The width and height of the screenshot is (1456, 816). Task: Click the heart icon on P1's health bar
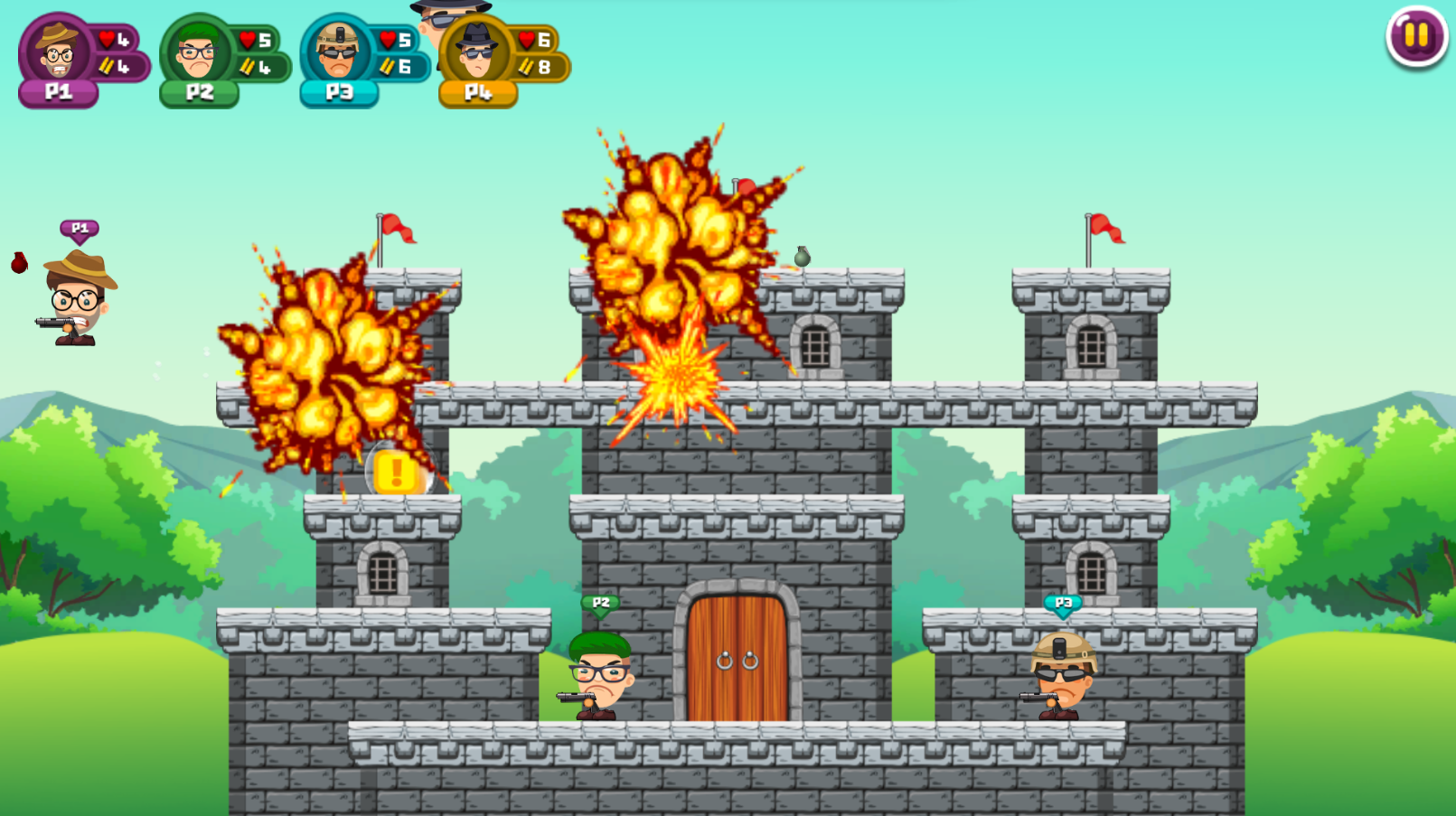[x=106, y=38]
